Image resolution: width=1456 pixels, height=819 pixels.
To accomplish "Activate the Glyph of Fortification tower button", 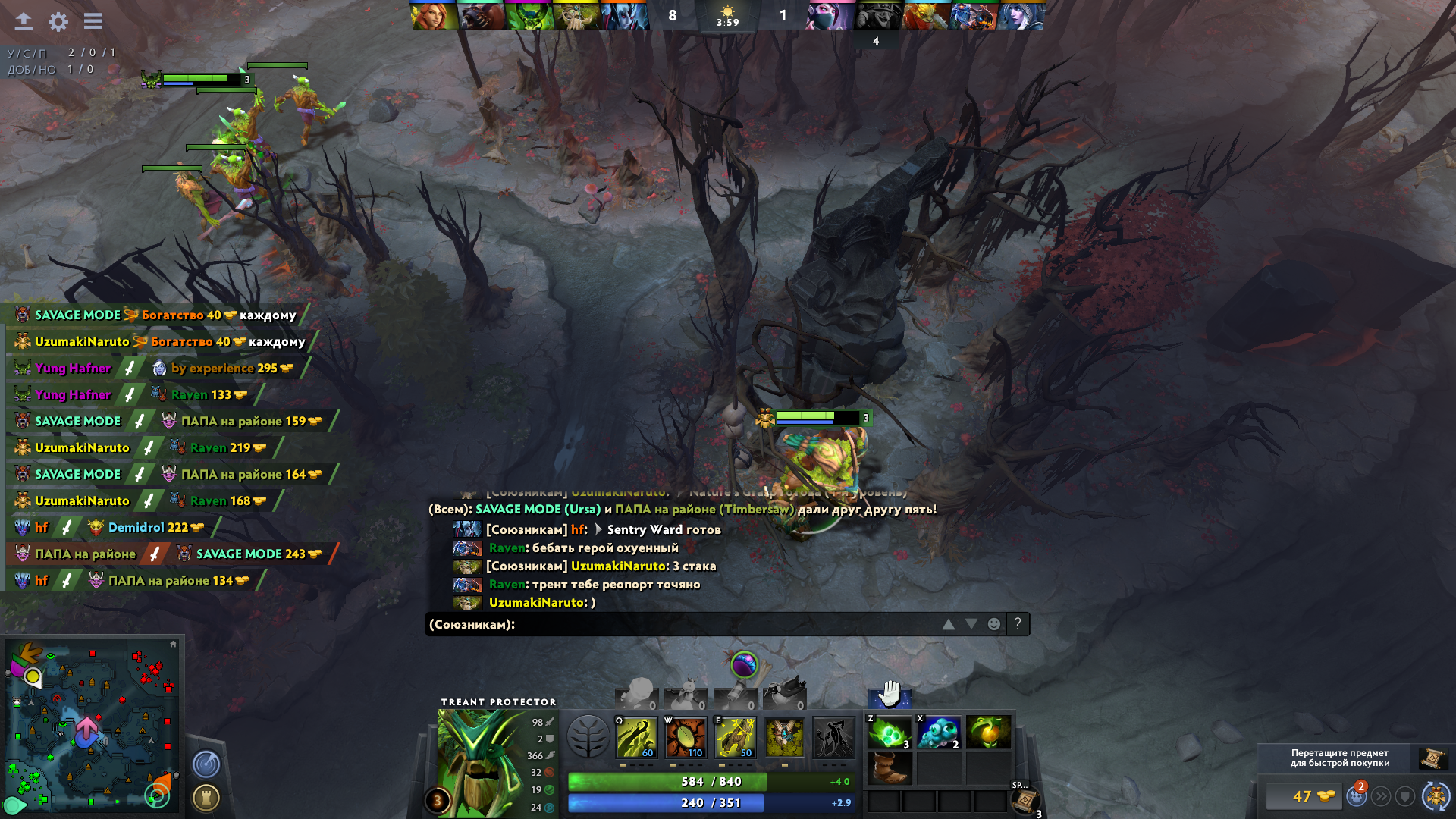I will pyautogui.click(x=206, y=797).
